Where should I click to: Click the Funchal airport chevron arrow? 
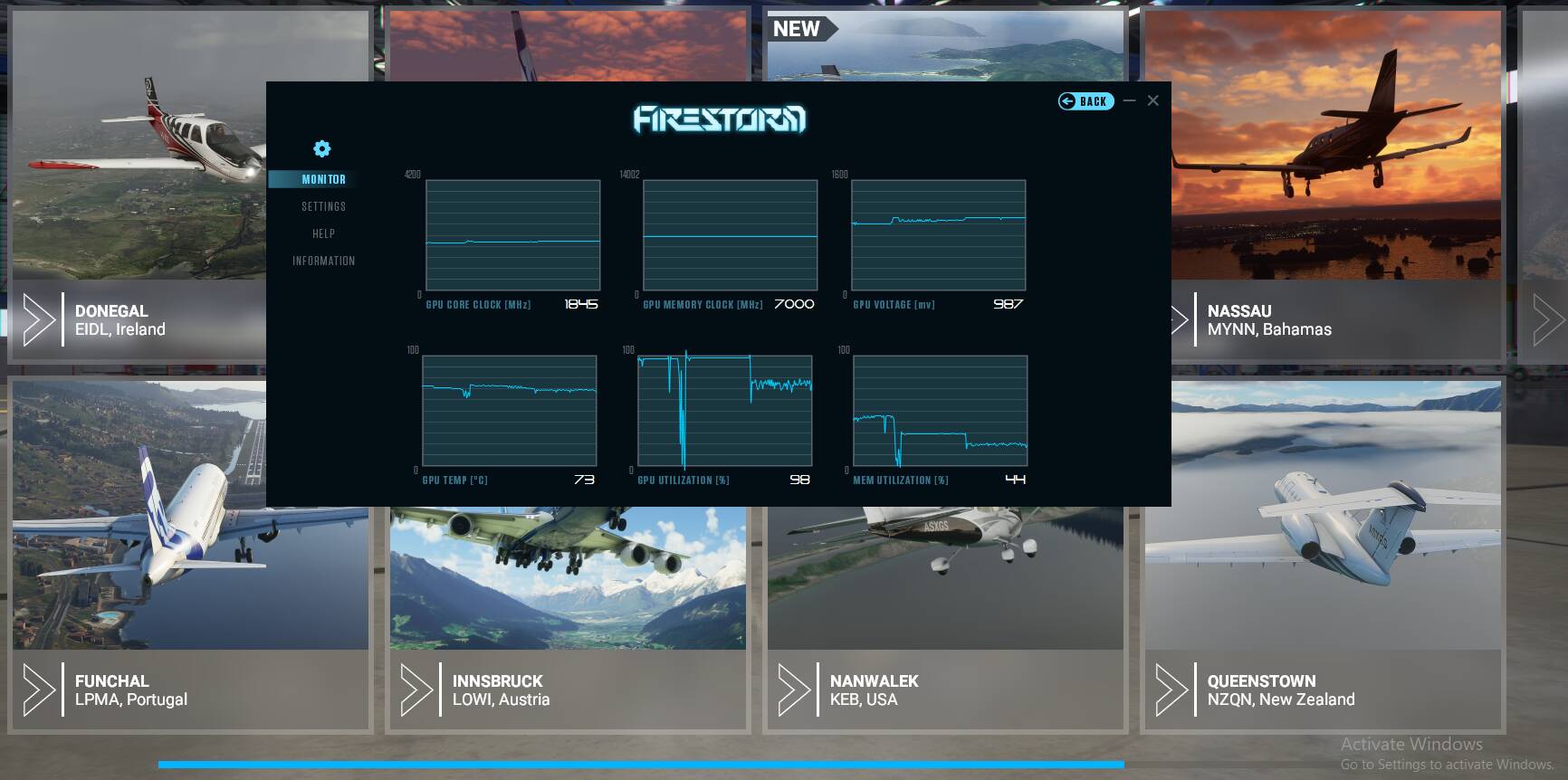click(x=38, y=690)
